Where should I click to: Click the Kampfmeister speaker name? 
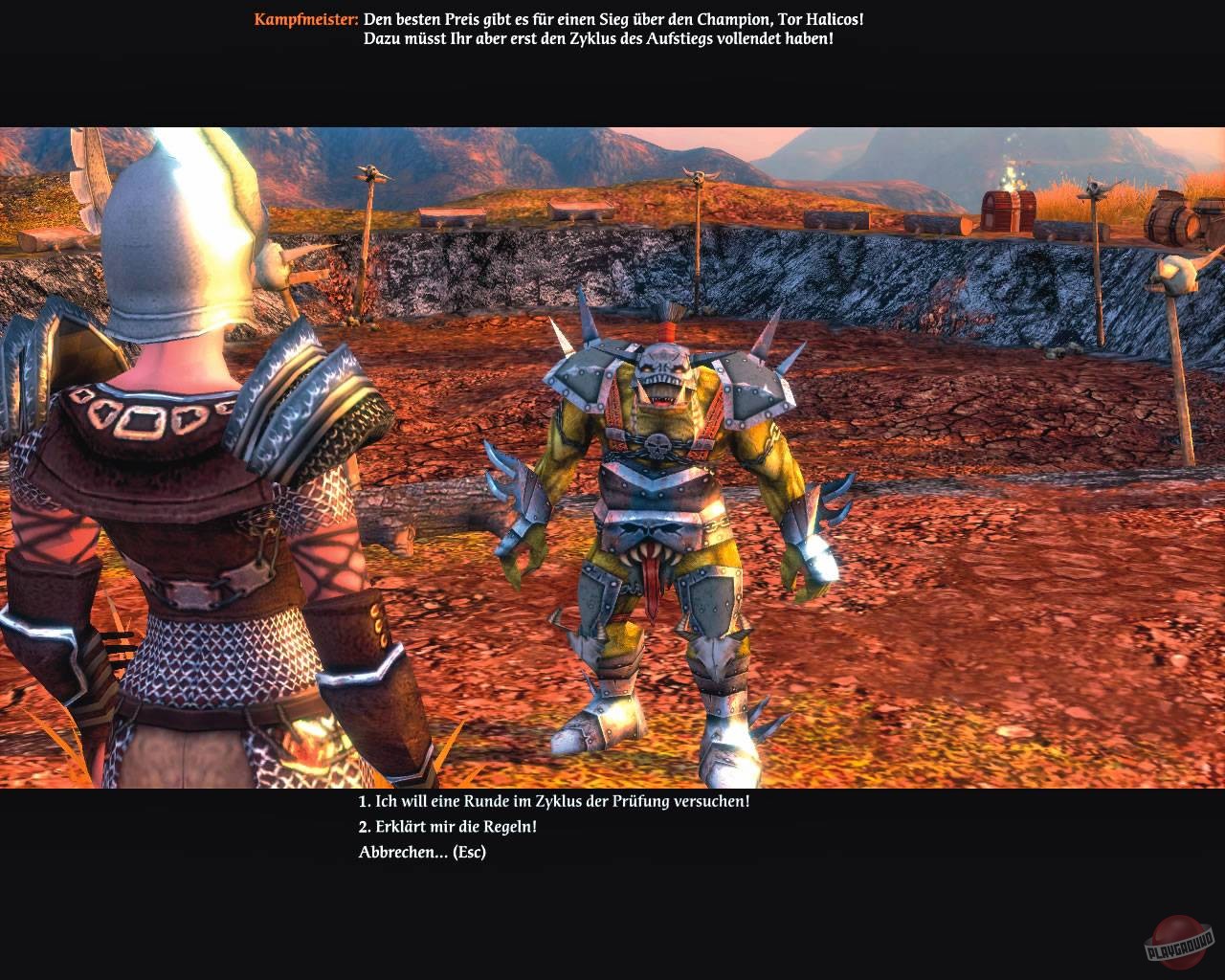[304, 16]
